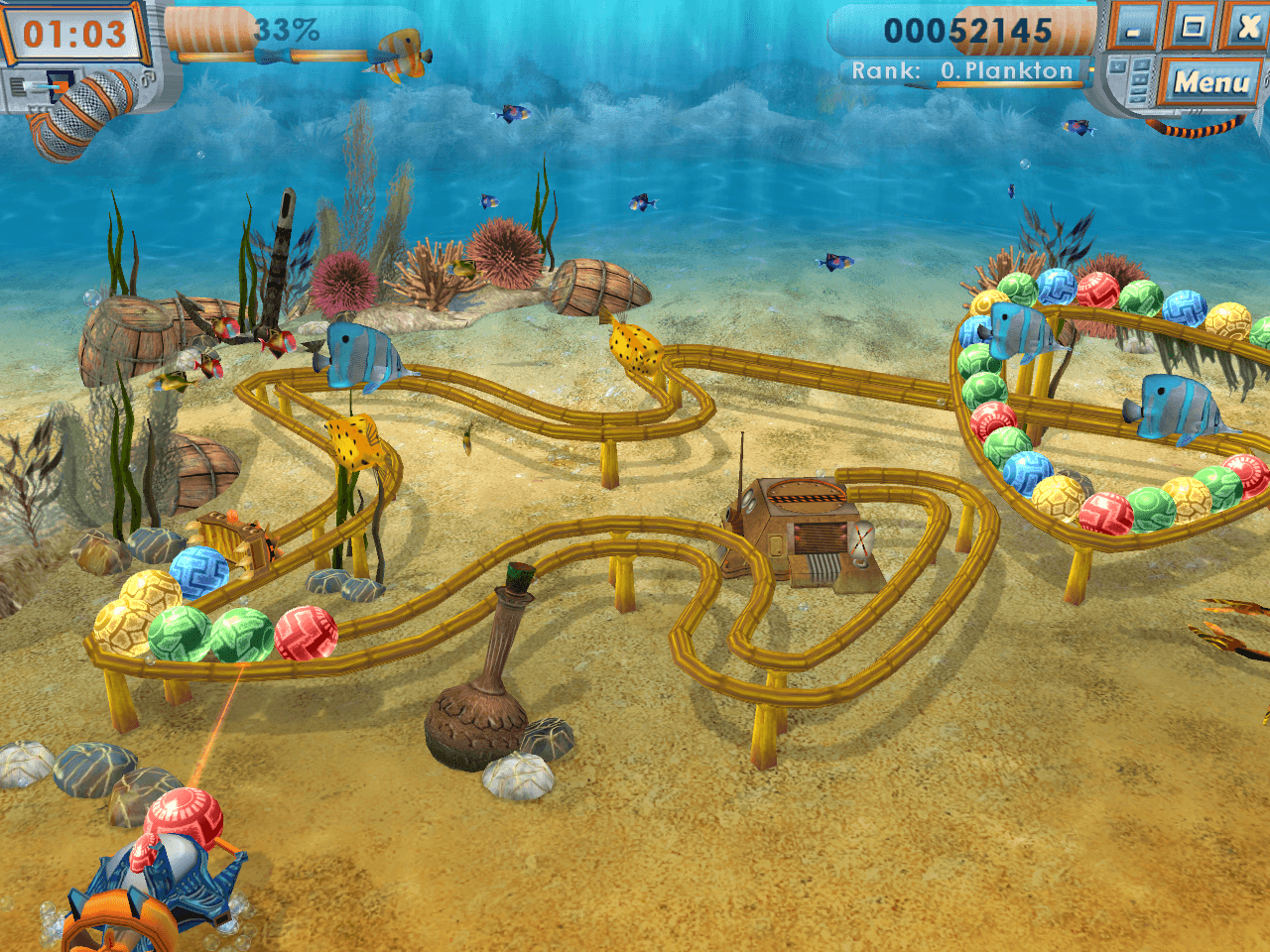This screenshot has width=1270, height=952.
Task: Open the Menu button
Action: point(1211,82)
